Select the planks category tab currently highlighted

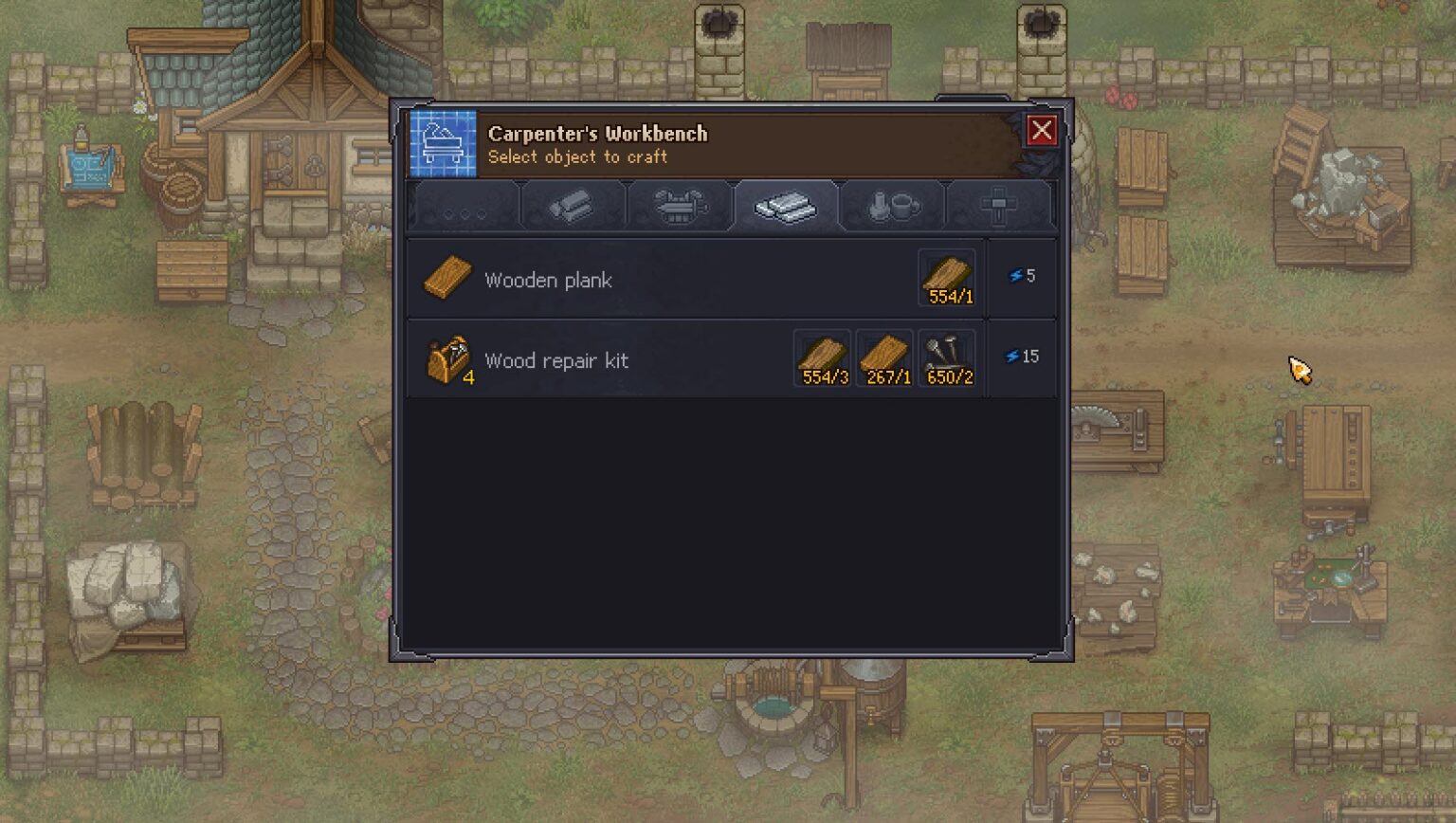tap(787, 208)
